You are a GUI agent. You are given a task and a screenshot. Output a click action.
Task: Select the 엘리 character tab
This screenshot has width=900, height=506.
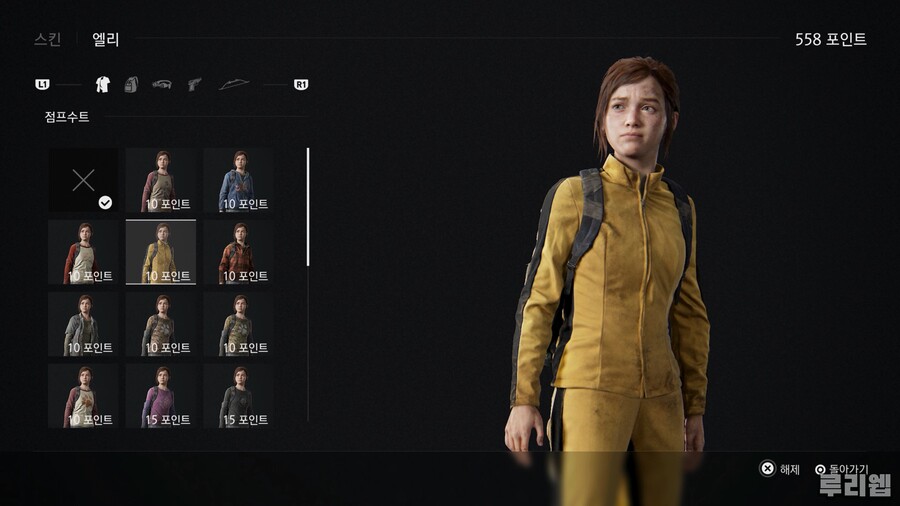(106, 40)
